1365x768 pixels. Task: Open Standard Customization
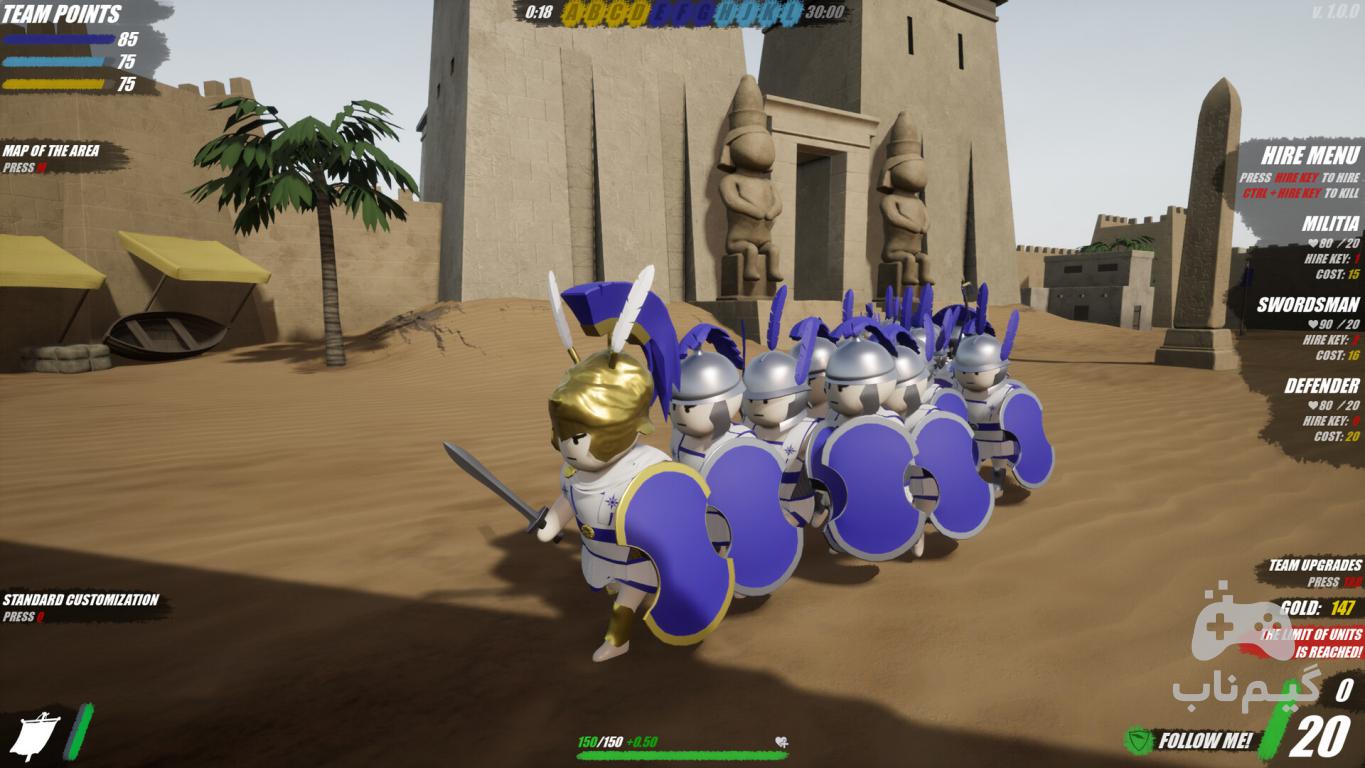(80, 600)
